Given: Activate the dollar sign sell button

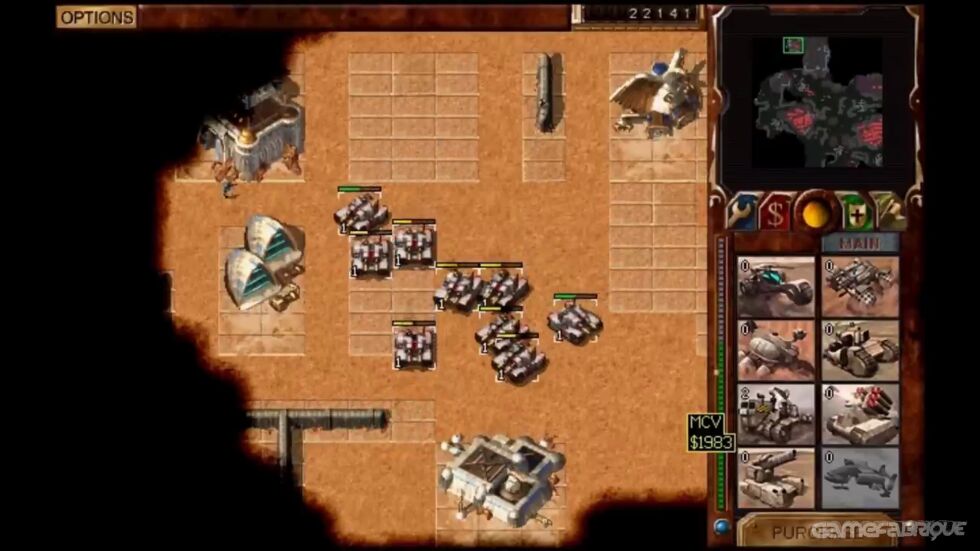Looking at the screenshot, I should click(x=775, y=213).
